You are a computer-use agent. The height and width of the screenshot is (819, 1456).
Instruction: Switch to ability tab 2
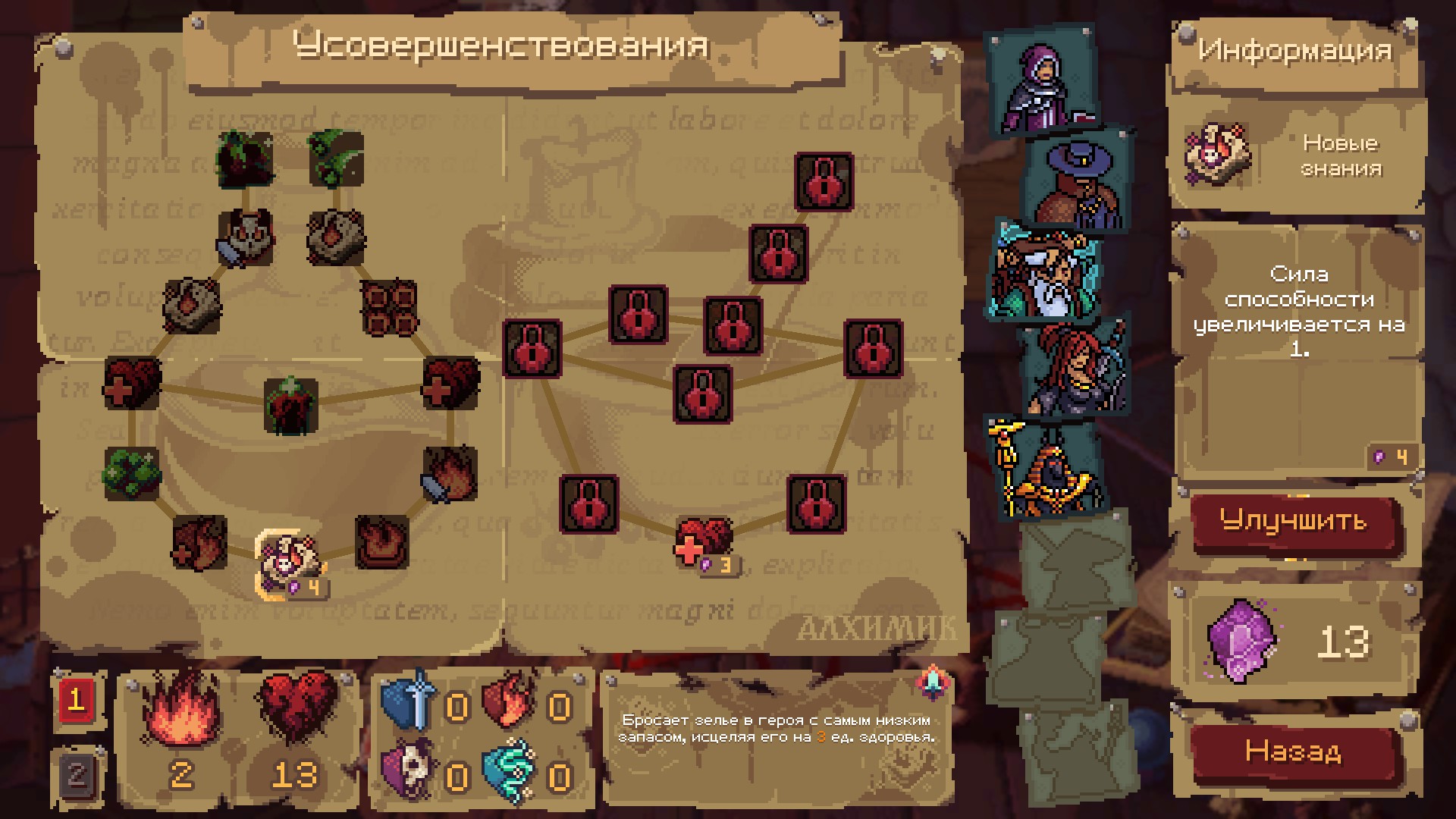coord(77,774)
